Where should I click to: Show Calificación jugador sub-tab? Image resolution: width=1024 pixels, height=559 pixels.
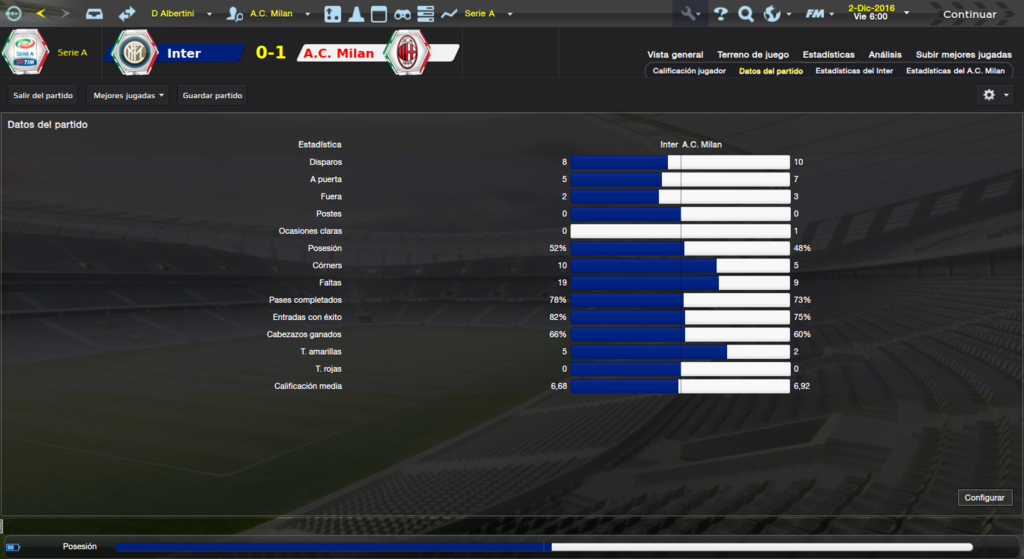(689, 72)
